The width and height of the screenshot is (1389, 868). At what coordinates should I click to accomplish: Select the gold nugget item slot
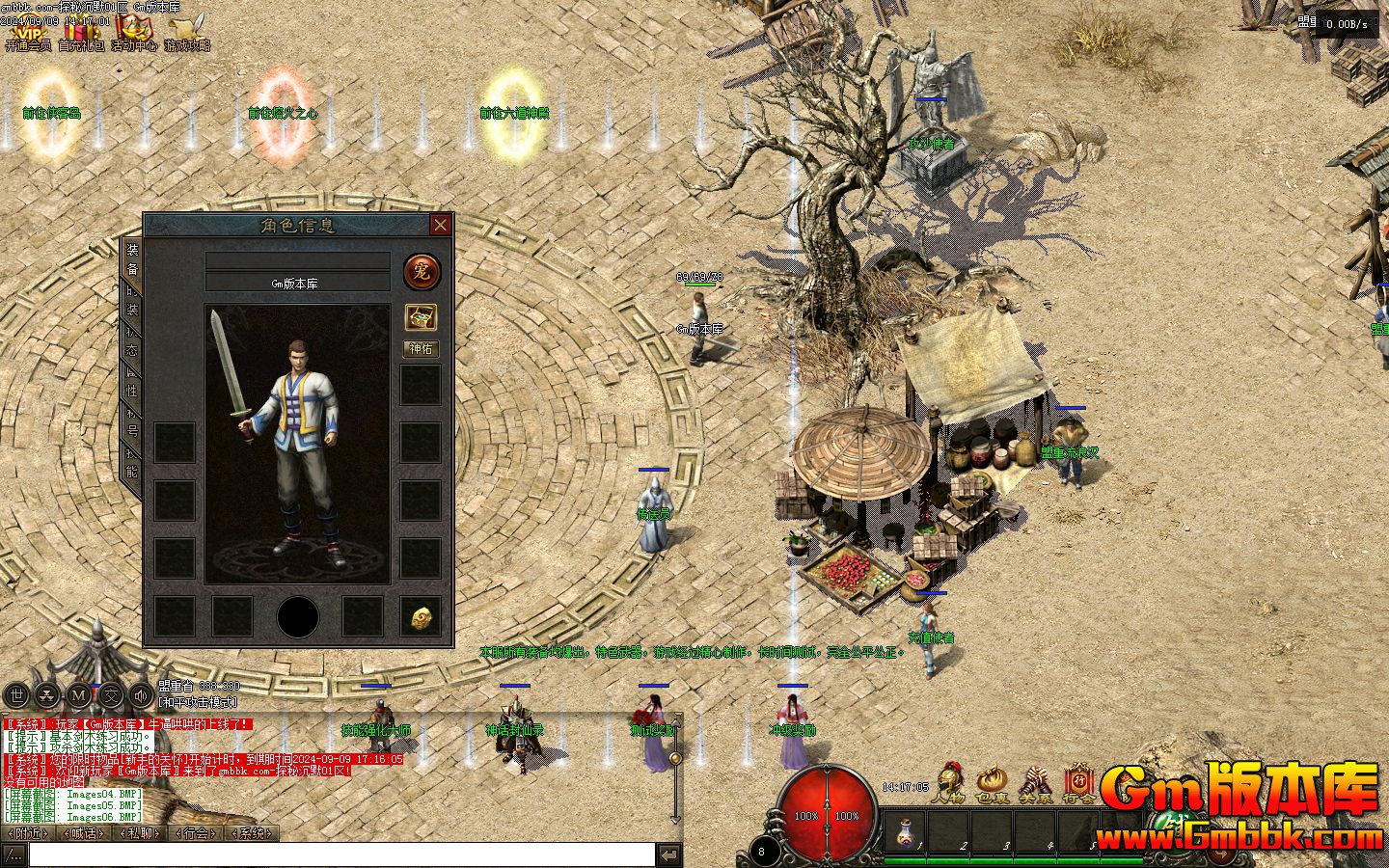[x=421, y=617]
